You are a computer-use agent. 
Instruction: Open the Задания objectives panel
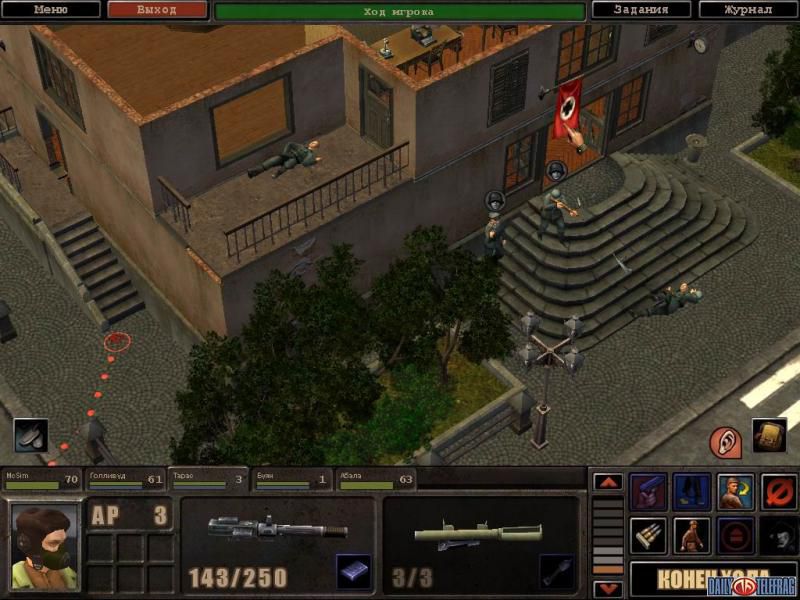[x=641, y=10]
